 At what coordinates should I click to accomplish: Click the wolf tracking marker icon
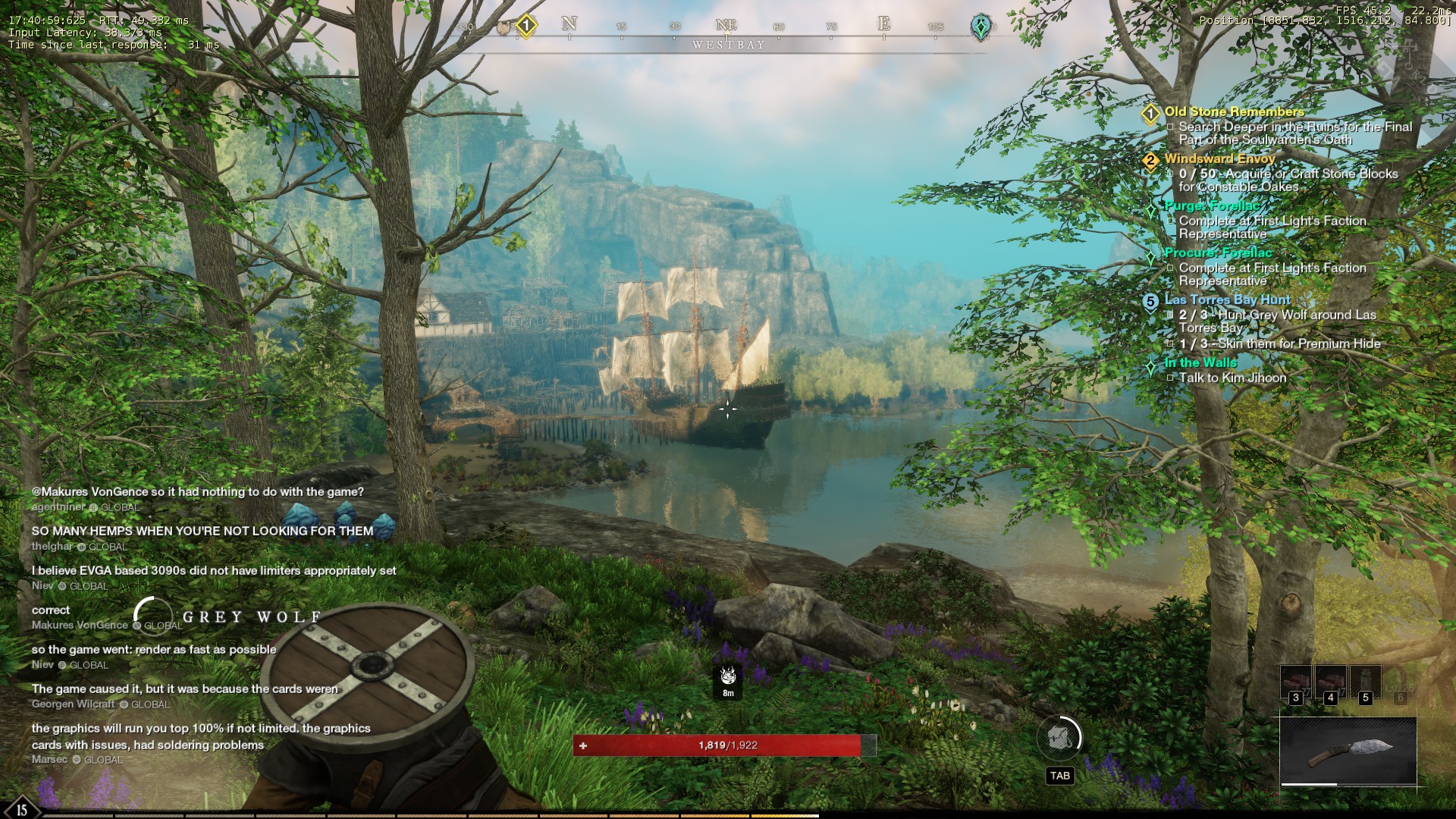coord(728,676)
